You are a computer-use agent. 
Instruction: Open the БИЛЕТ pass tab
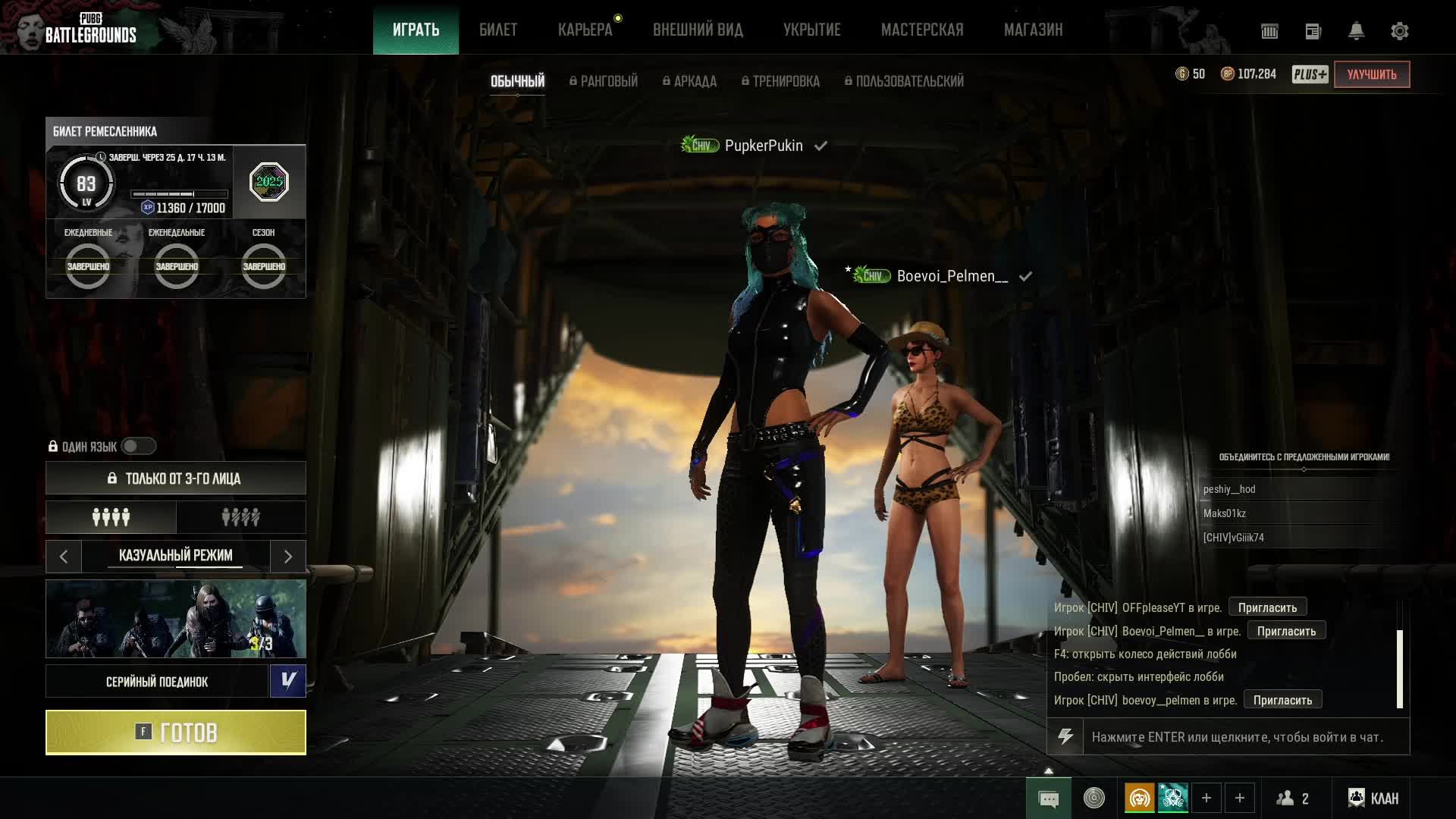[498, 30]
